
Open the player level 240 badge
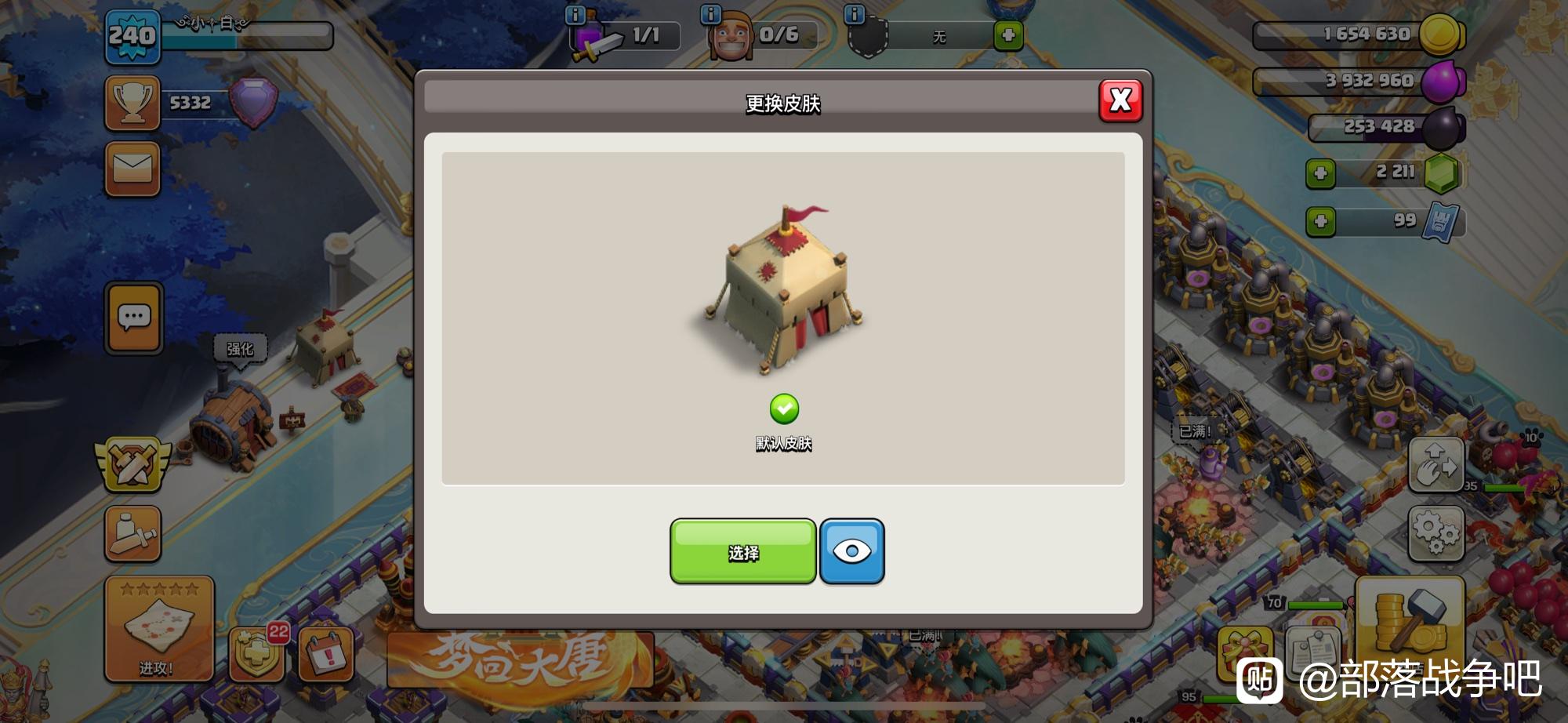(132, 37)
